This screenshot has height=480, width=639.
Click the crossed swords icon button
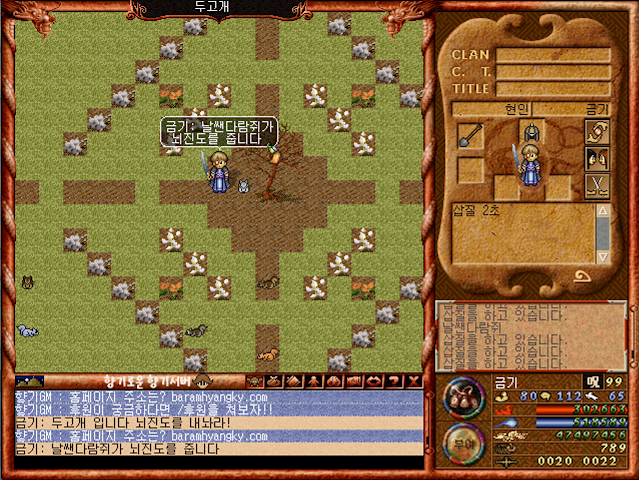597,185
